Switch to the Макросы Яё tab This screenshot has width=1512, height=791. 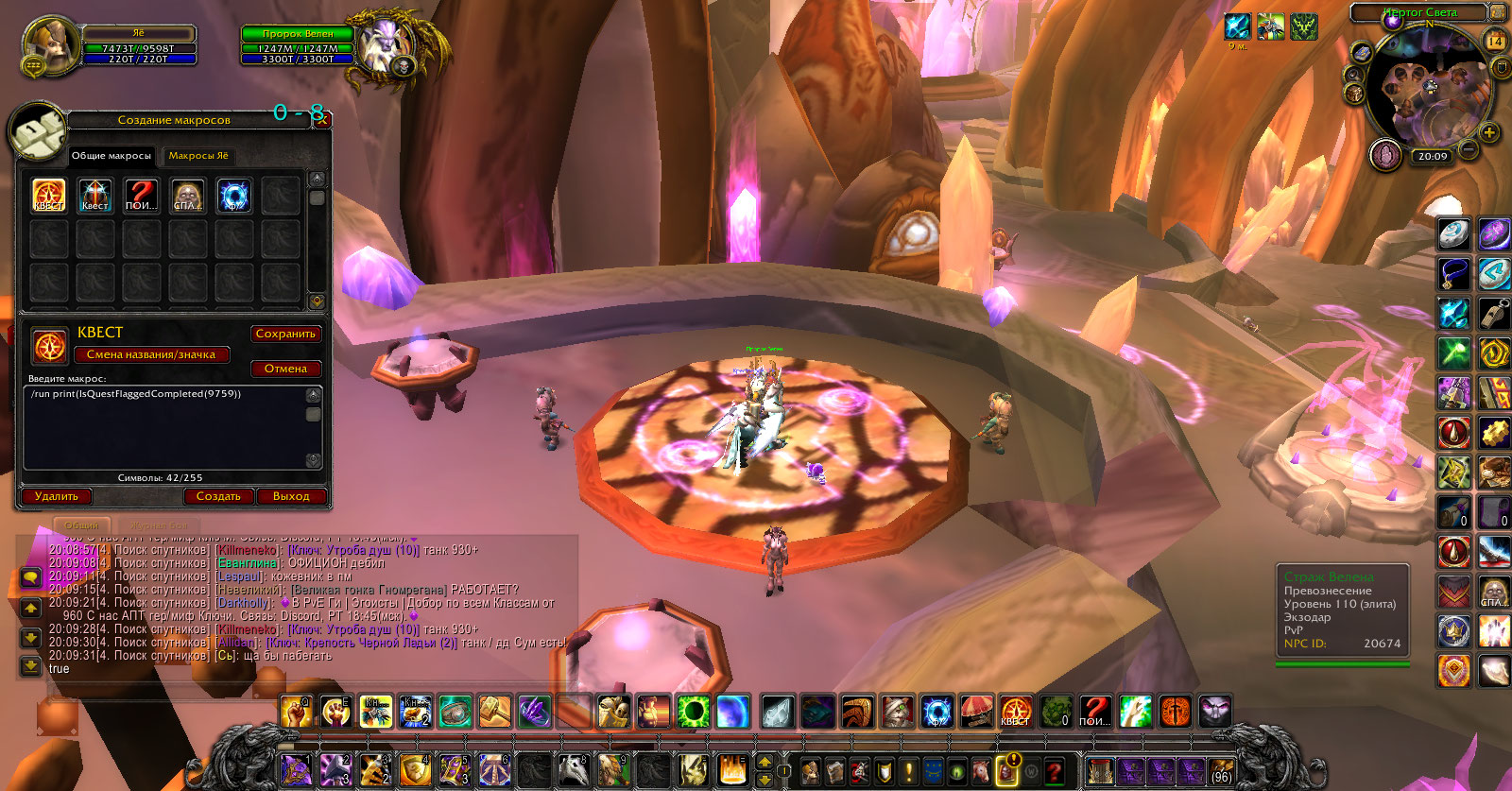198,156
